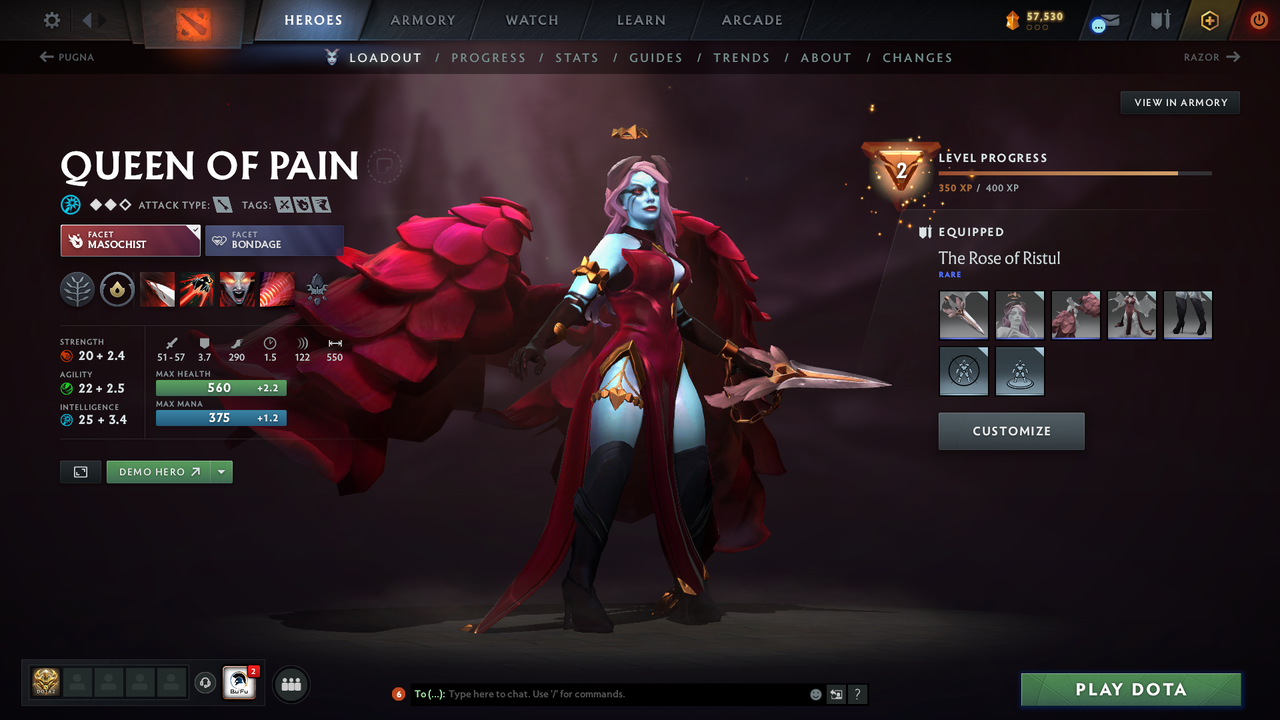1280x720 pixels.
Task: Switch to the STATS tab
Action: (577, 57)
